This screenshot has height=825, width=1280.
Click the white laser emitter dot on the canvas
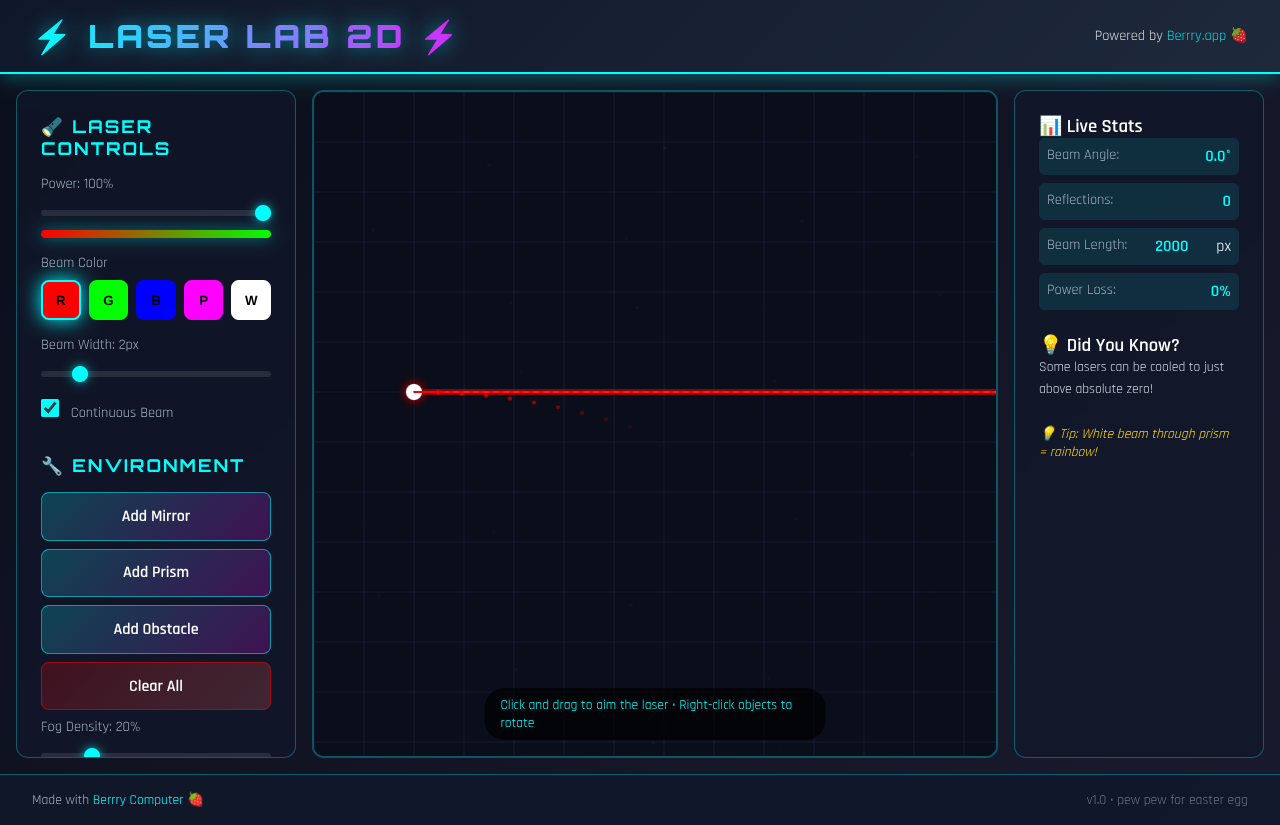coord(414,392)
